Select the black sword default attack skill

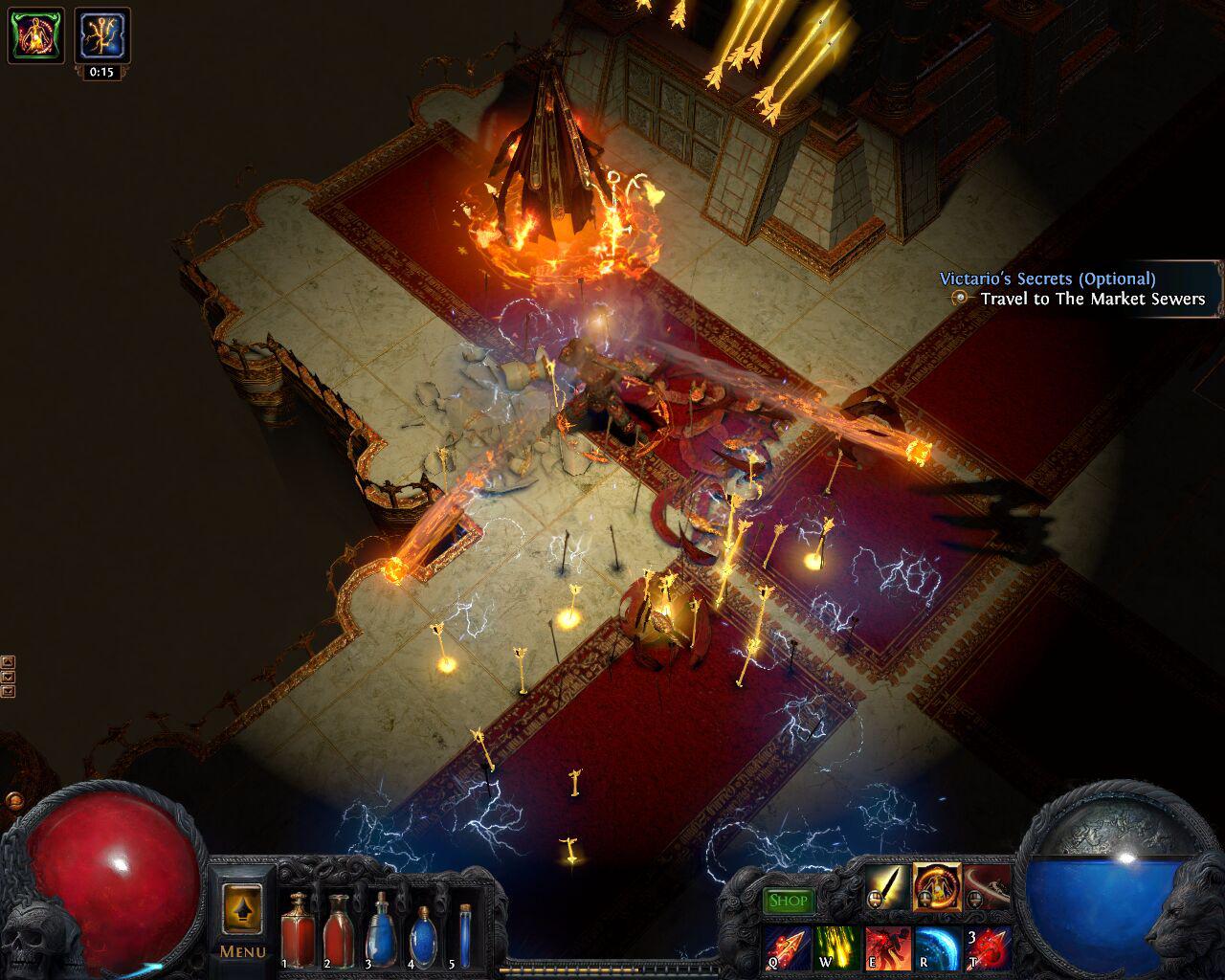[x=889, y=886]
